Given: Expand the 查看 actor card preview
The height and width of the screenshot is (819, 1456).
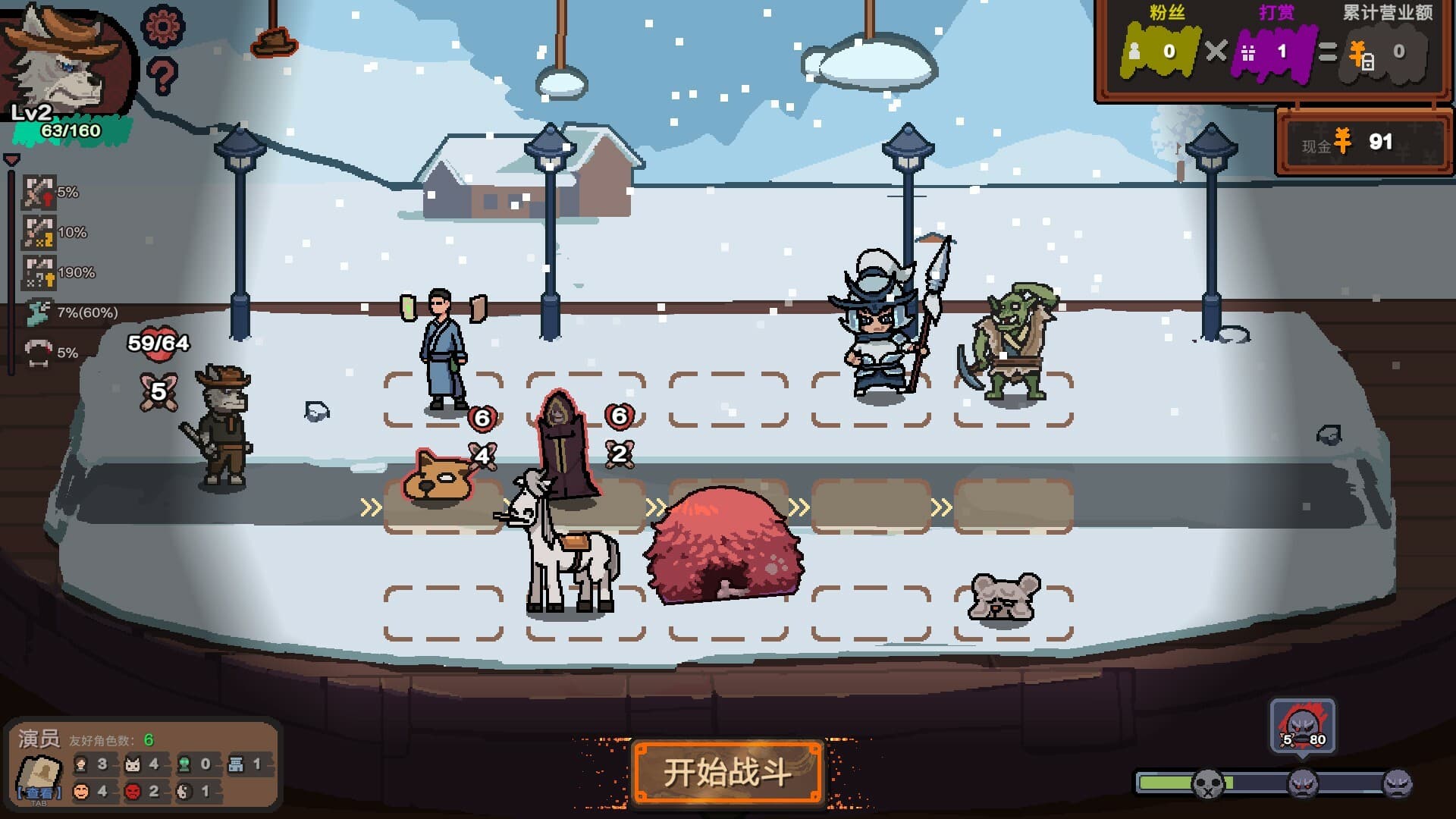Looking at the screenshot, I should pos(39,781).
